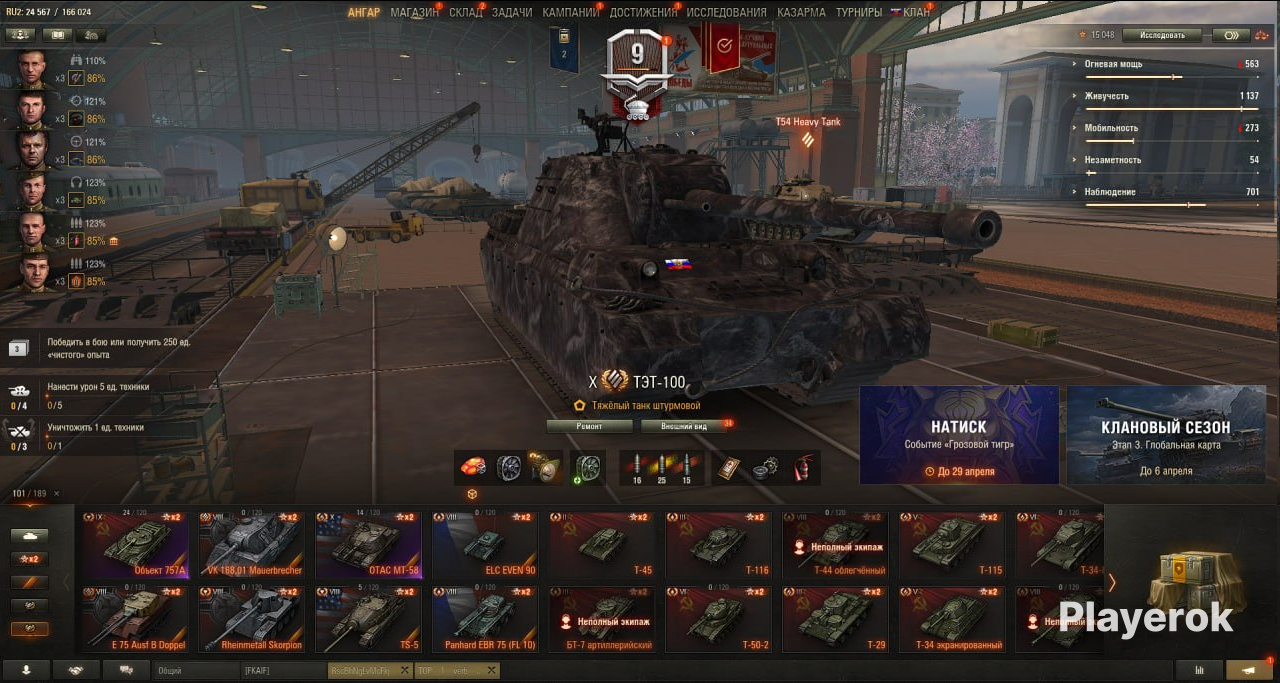Open the ЗАДАЧИ menu
This screenshot has width=1280, height=683.
[x=512, y=13]
